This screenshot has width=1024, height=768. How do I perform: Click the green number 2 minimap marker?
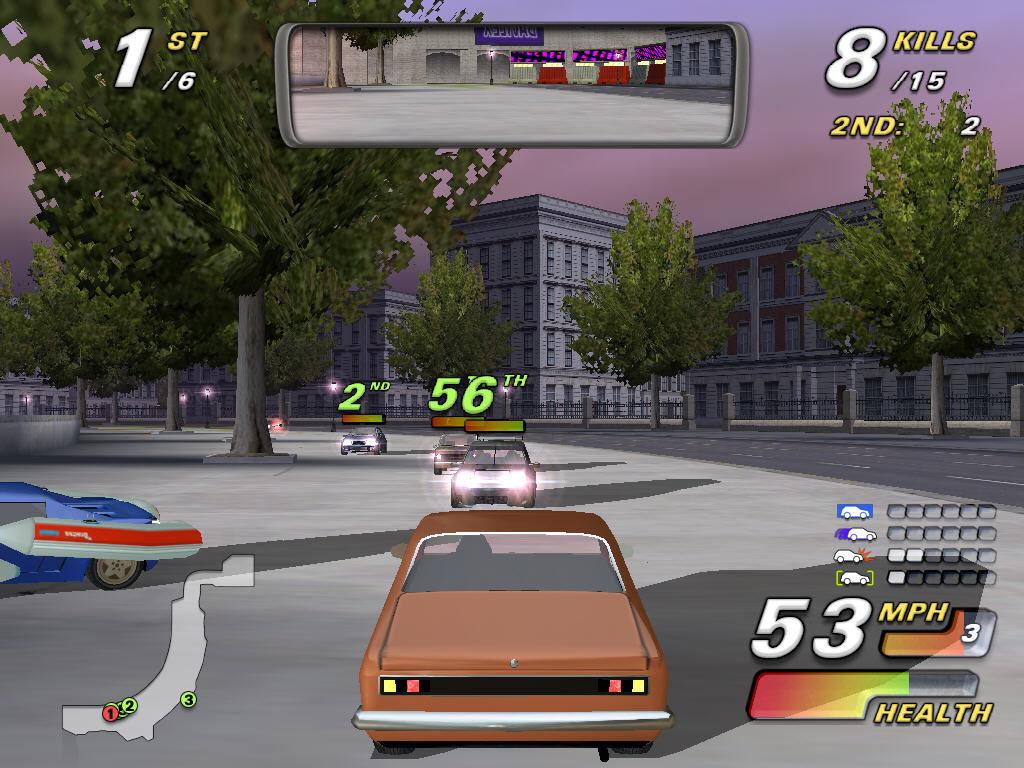tap(129, 705)
